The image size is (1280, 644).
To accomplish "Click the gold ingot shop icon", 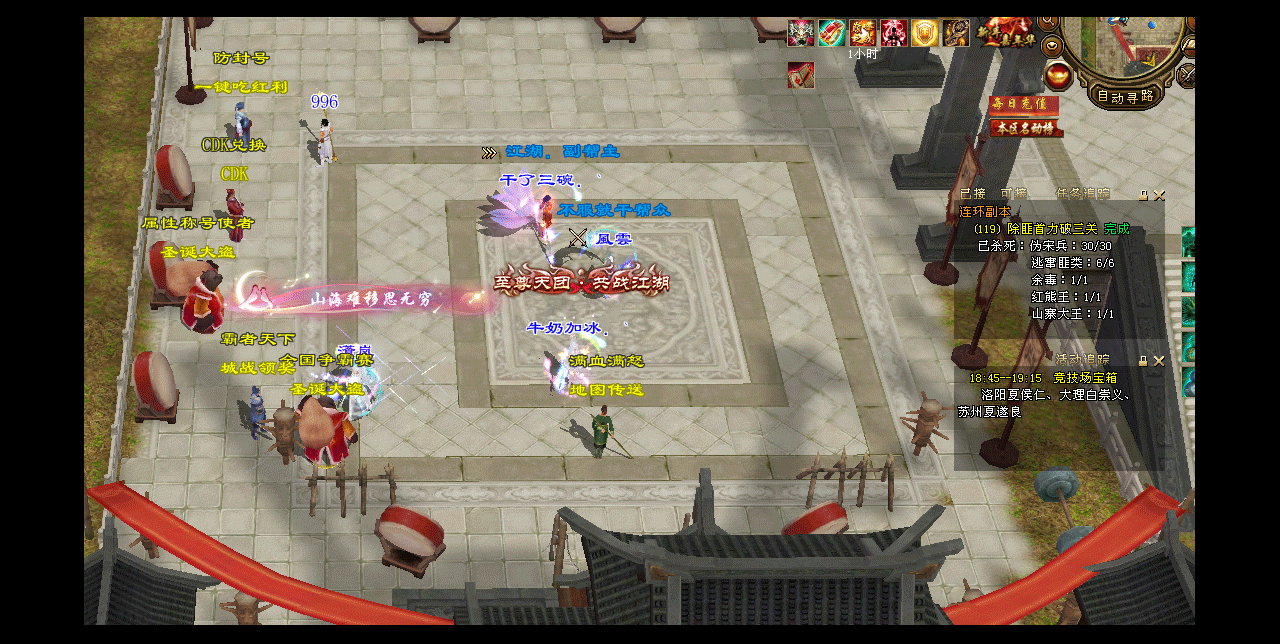I will [x=1058, y=74].
